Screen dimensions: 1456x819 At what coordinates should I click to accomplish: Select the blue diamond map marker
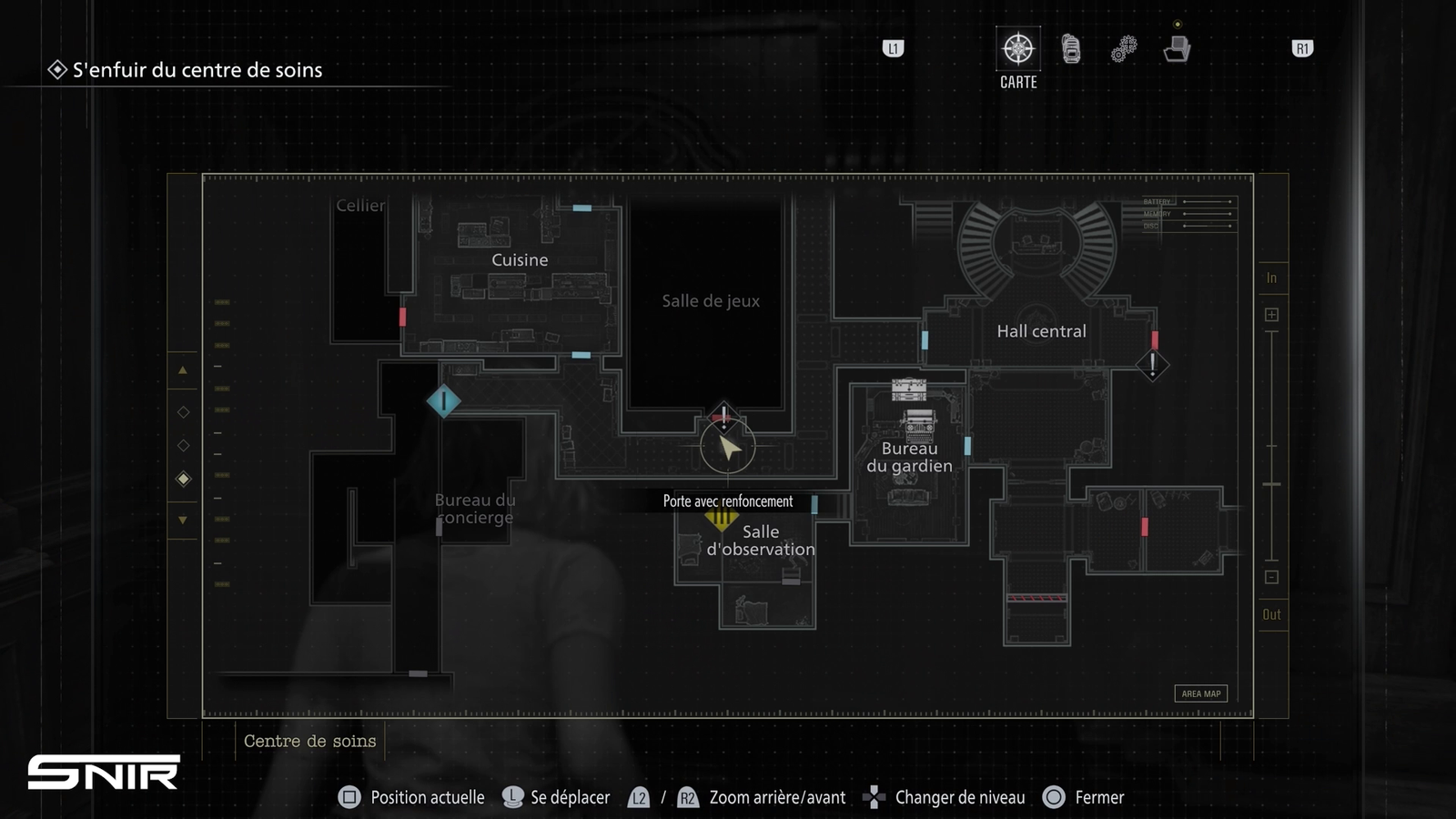pyautogui.click(x=443, y=400)
